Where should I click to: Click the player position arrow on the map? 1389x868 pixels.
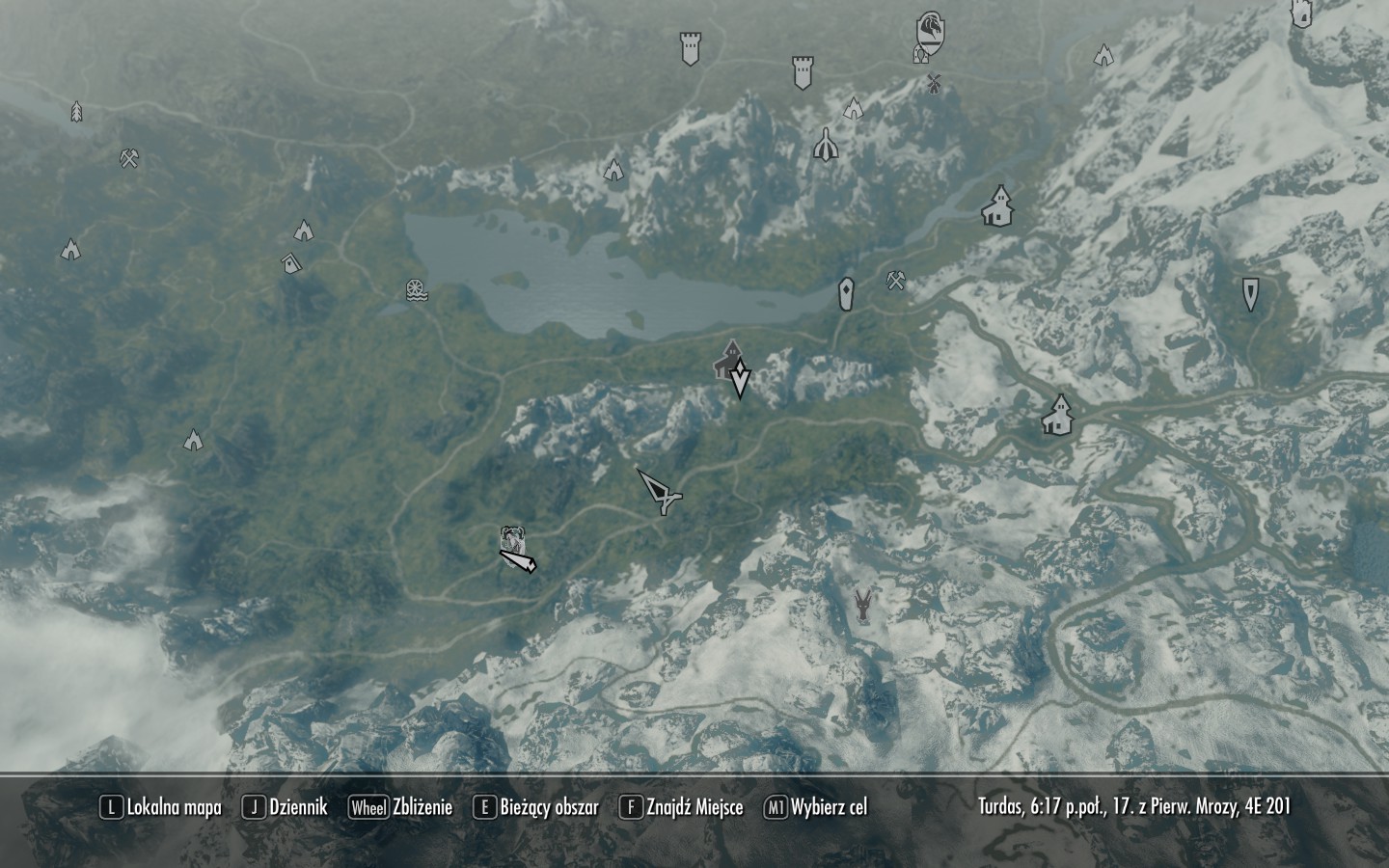pyautogui.click(x=662, y=493)
